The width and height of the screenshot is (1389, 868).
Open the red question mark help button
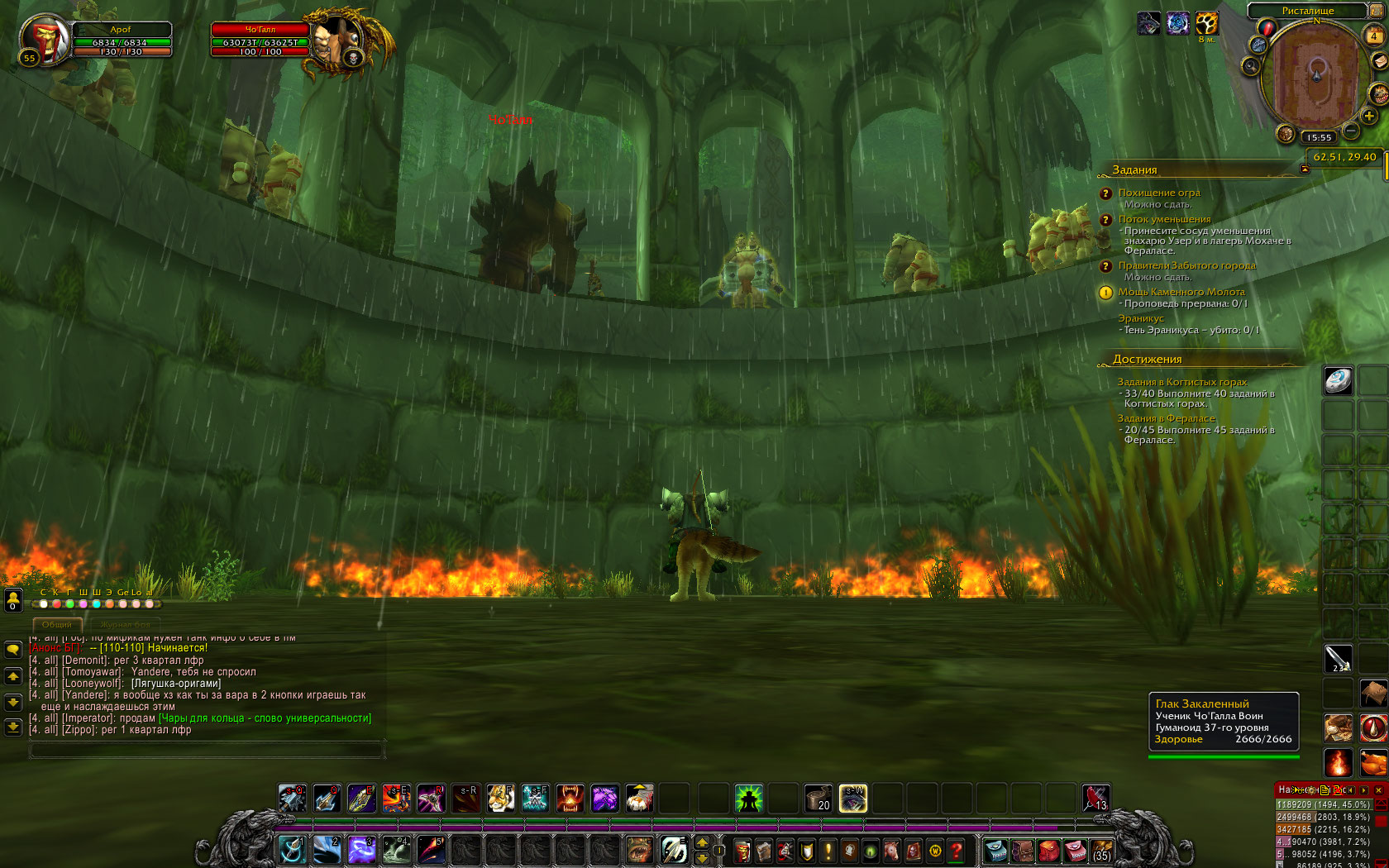click(957, 850)
